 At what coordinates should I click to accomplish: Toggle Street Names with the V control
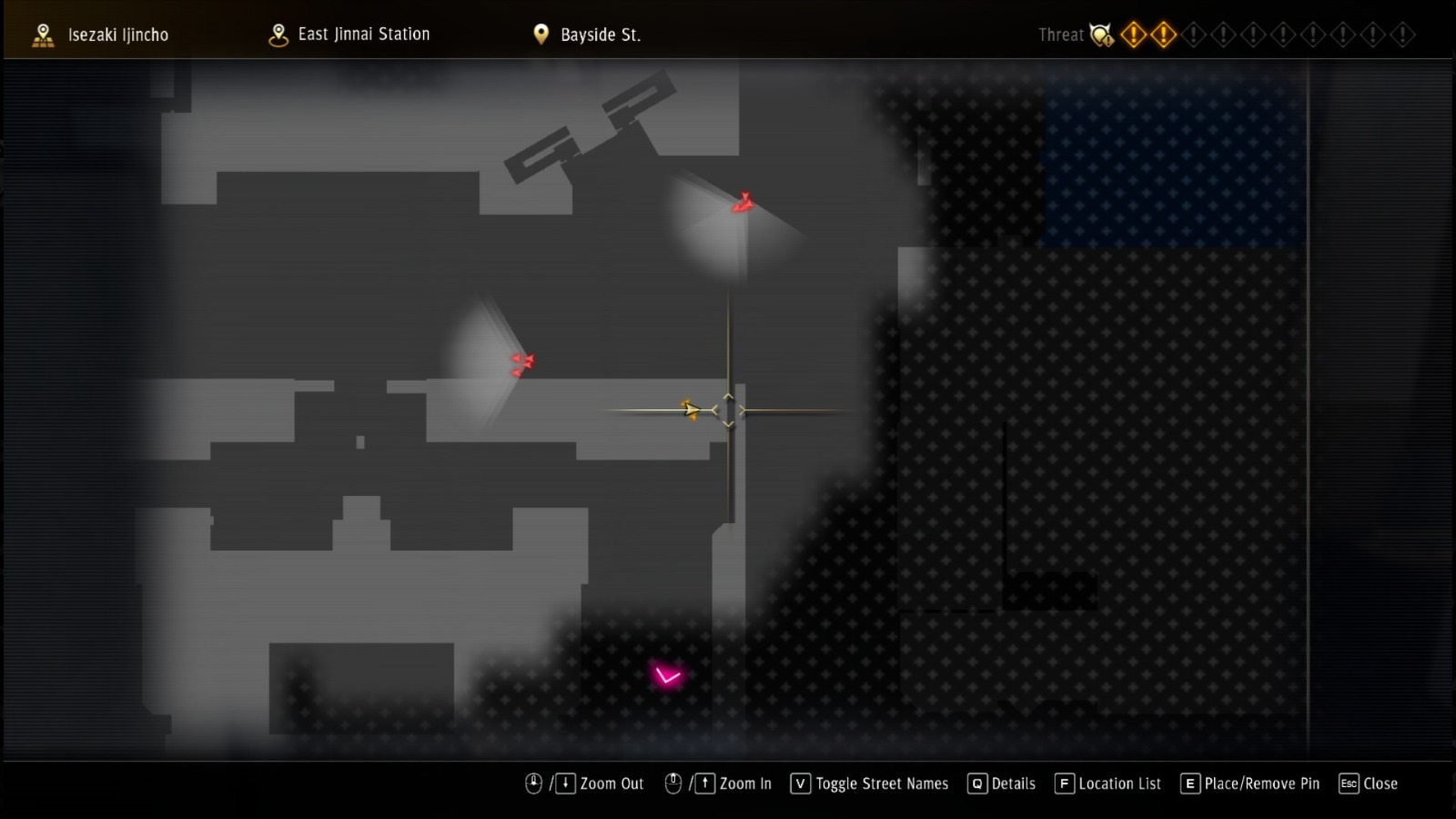point(799,783)
